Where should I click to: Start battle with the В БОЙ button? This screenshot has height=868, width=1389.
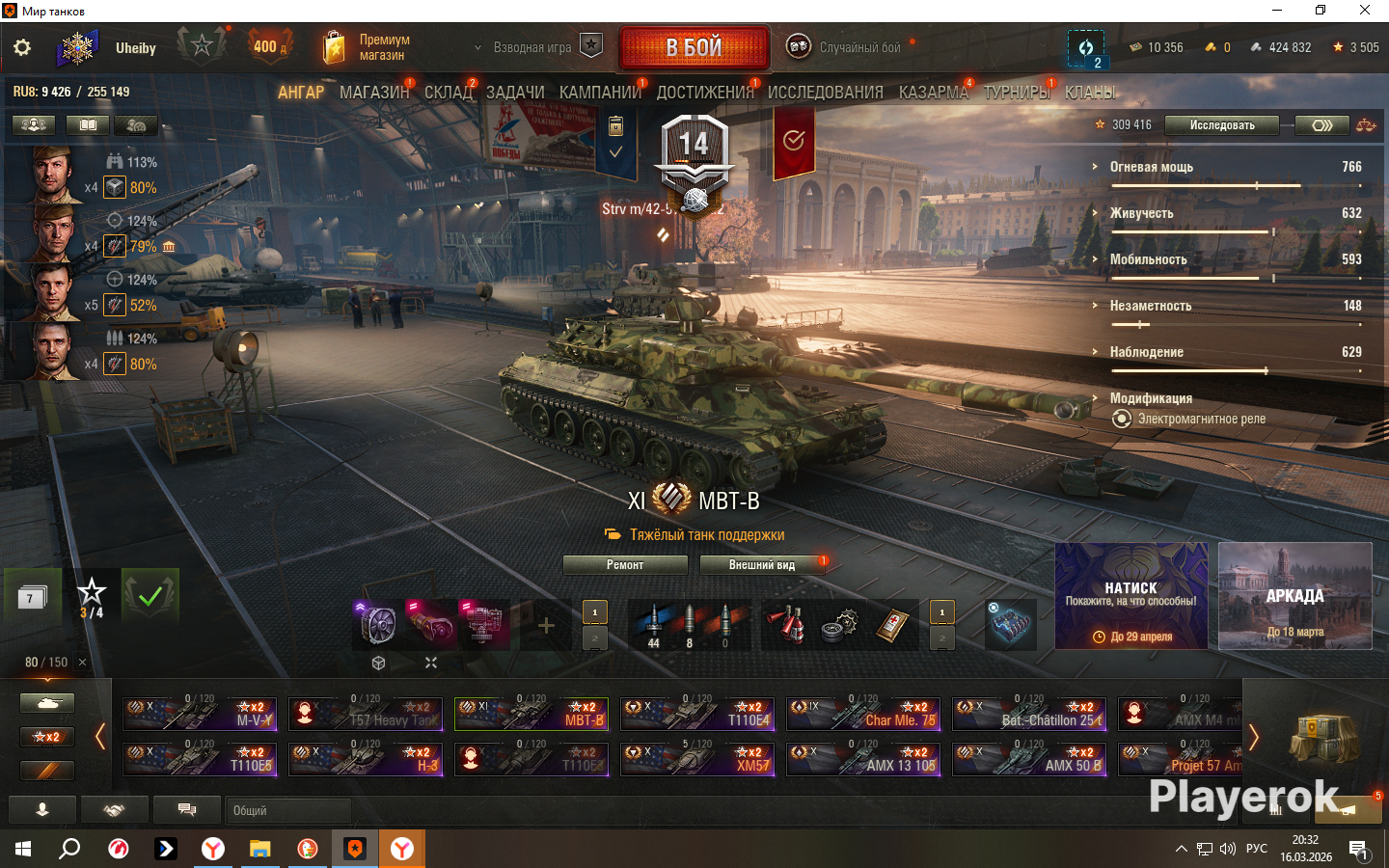[x=694, y=47]
